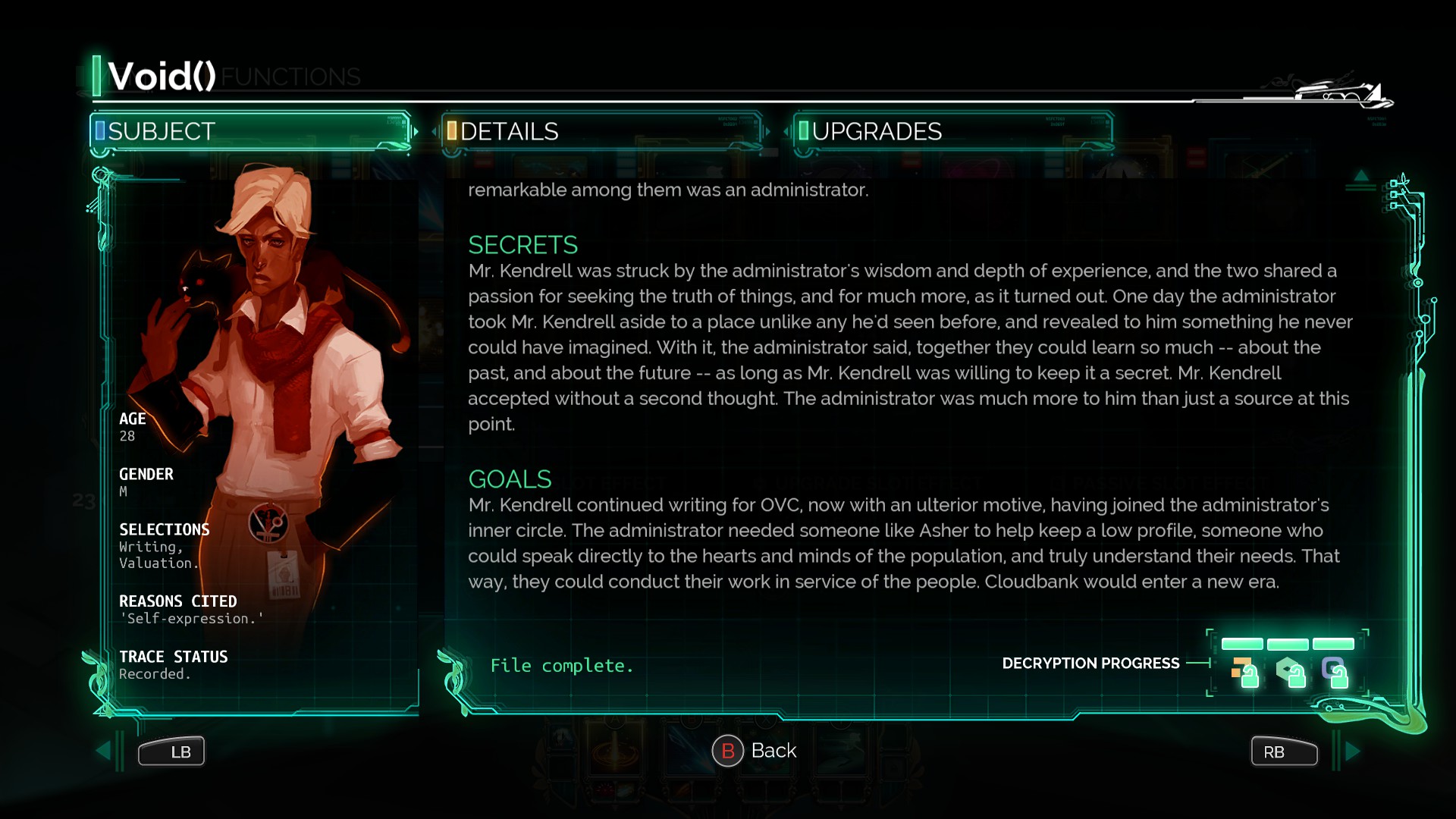The width and height of the screenshot is (1456, 819).
Task: Open the DETAILS tab
Action: click(x=602, y=132)
